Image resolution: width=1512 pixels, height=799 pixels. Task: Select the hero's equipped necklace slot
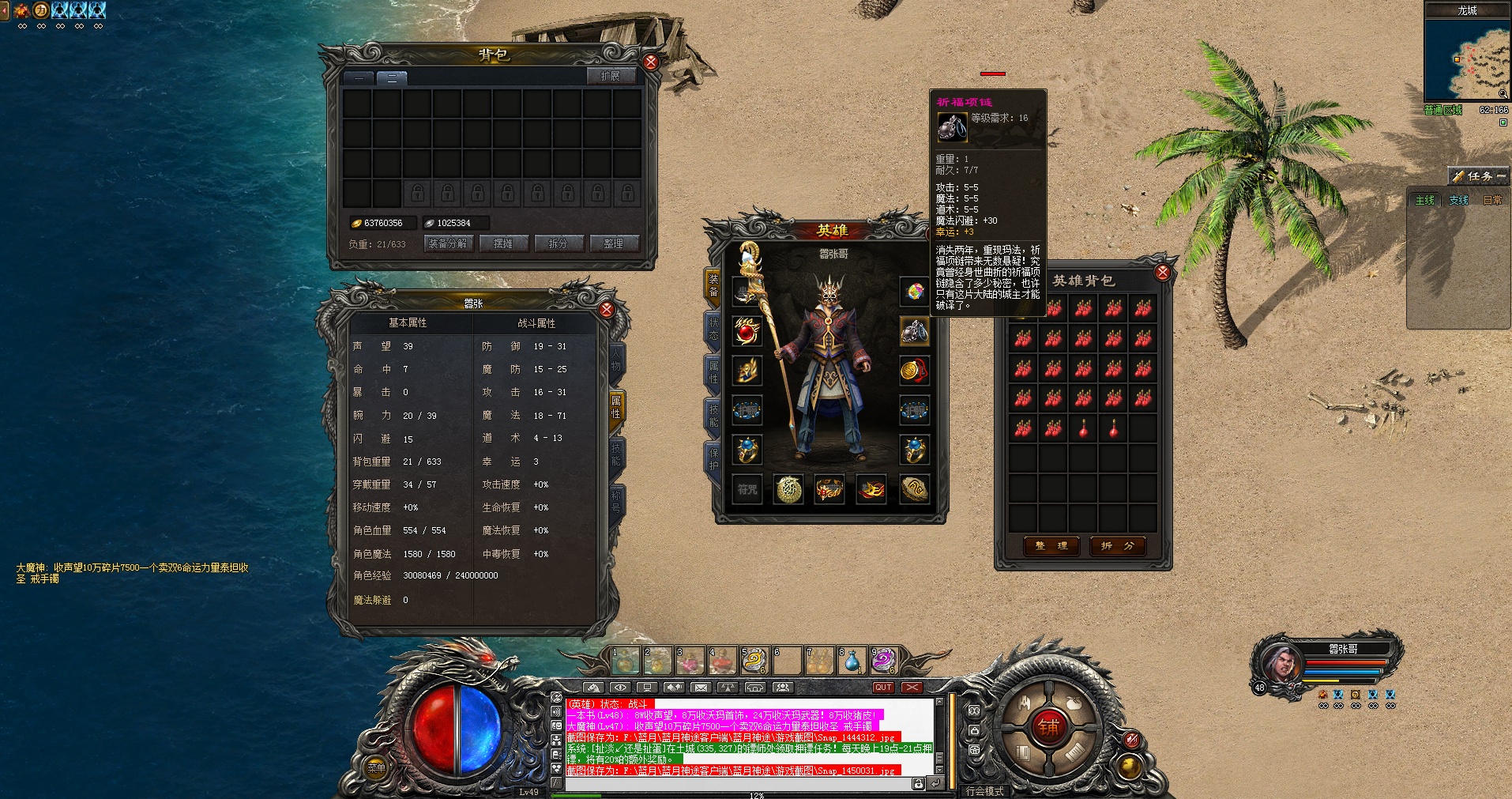(914, 331)
